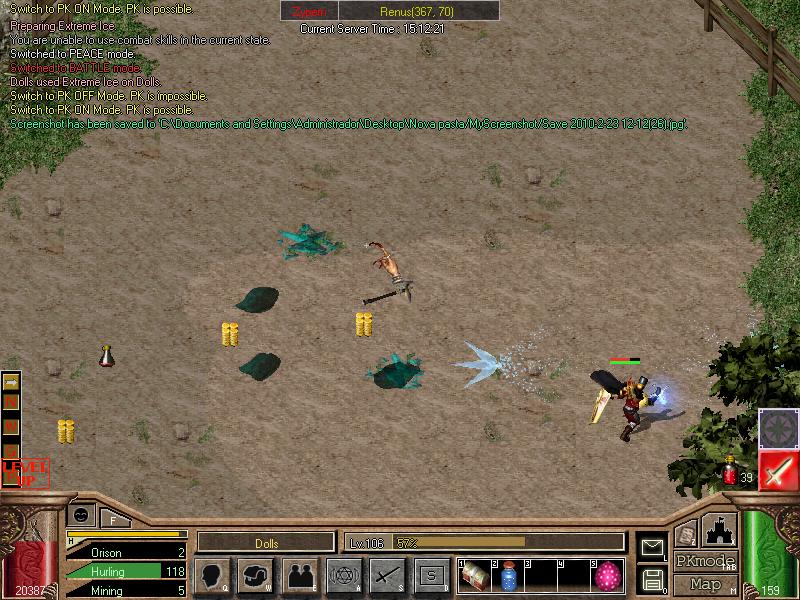Open the castle guild icon
The image size is (800, 600).
point(720,530)
